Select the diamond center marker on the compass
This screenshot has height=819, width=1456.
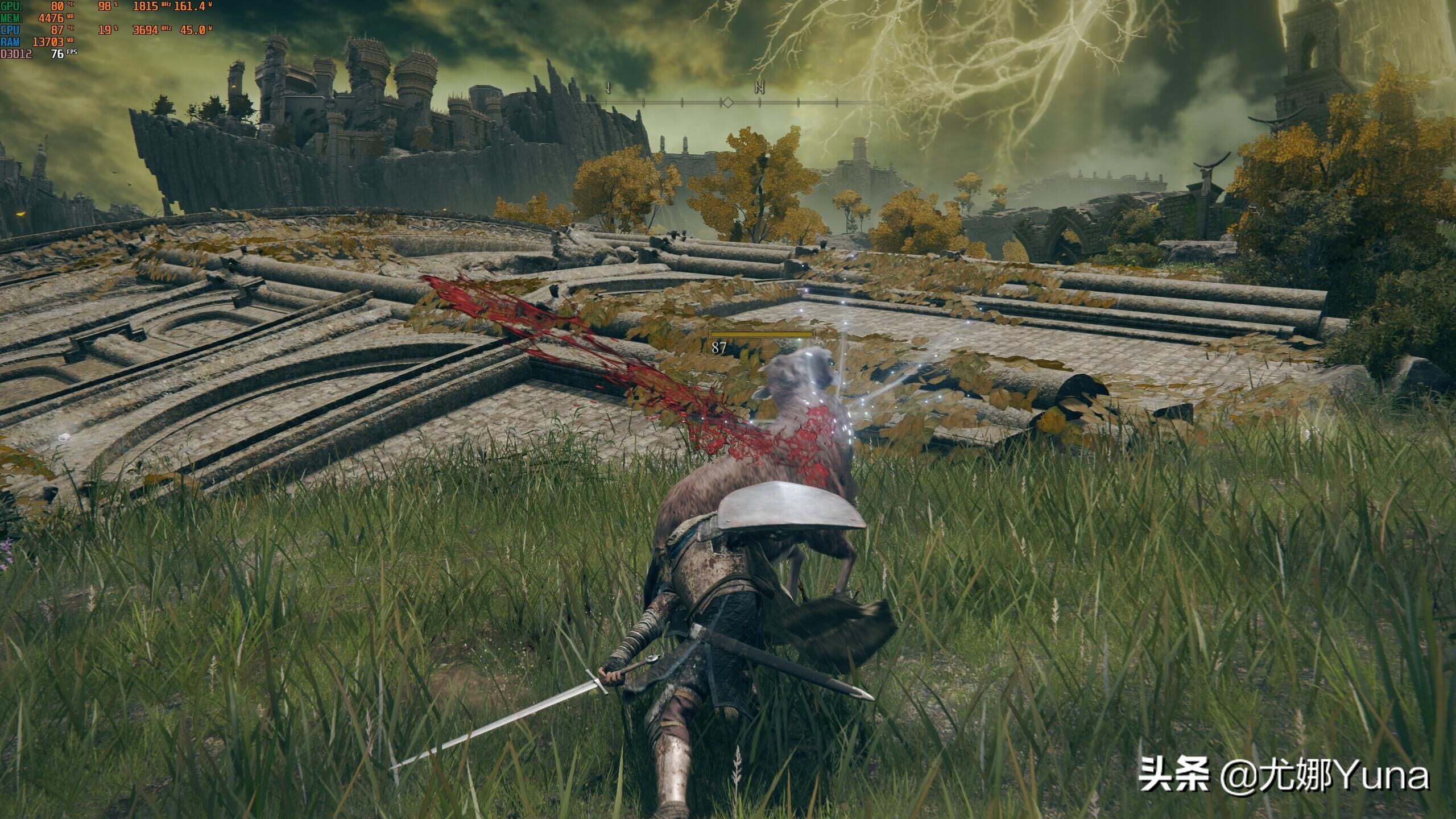coord(727,103)
